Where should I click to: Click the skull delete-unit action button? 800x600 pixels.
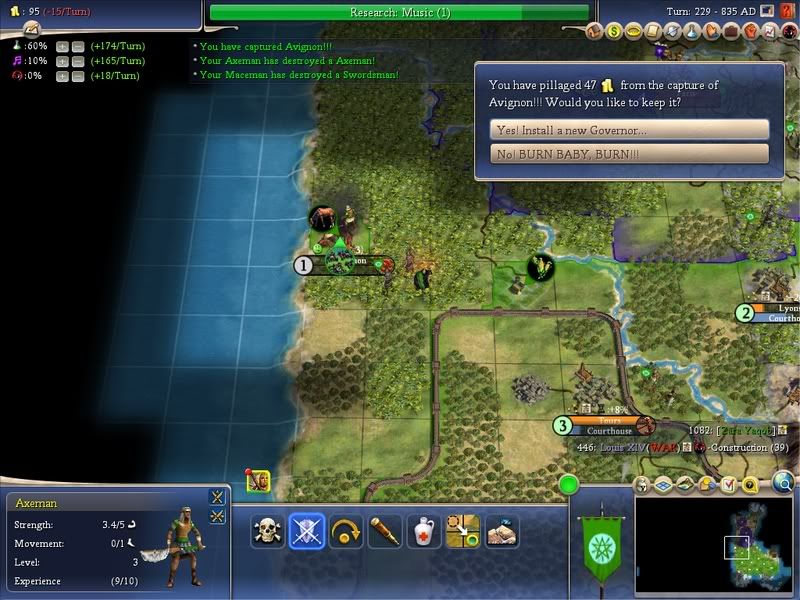(x=267, y=531)
